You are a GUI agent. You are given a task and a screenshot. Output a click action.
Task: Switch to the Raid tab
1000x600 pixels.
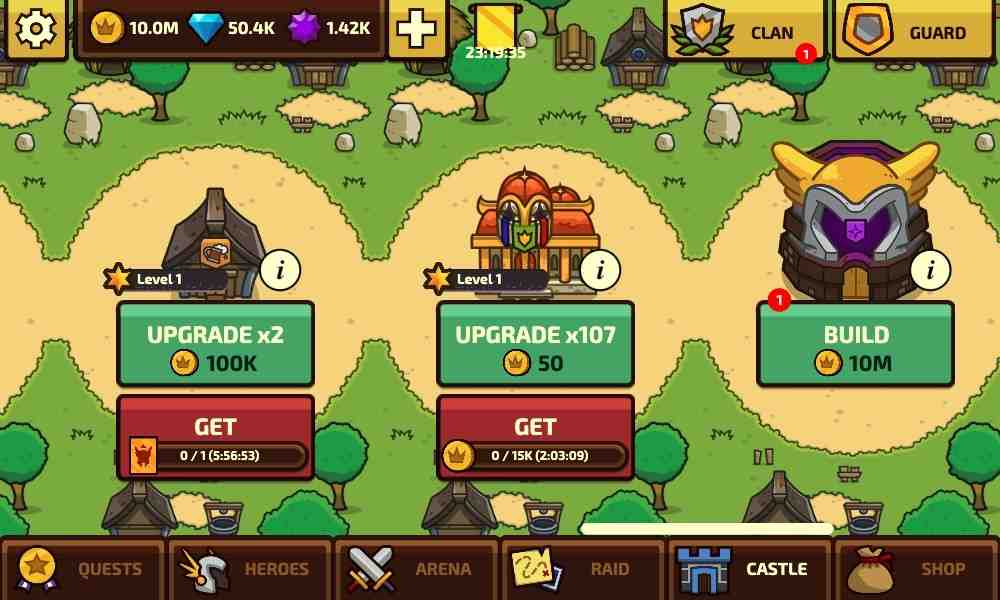click(583, 569)
